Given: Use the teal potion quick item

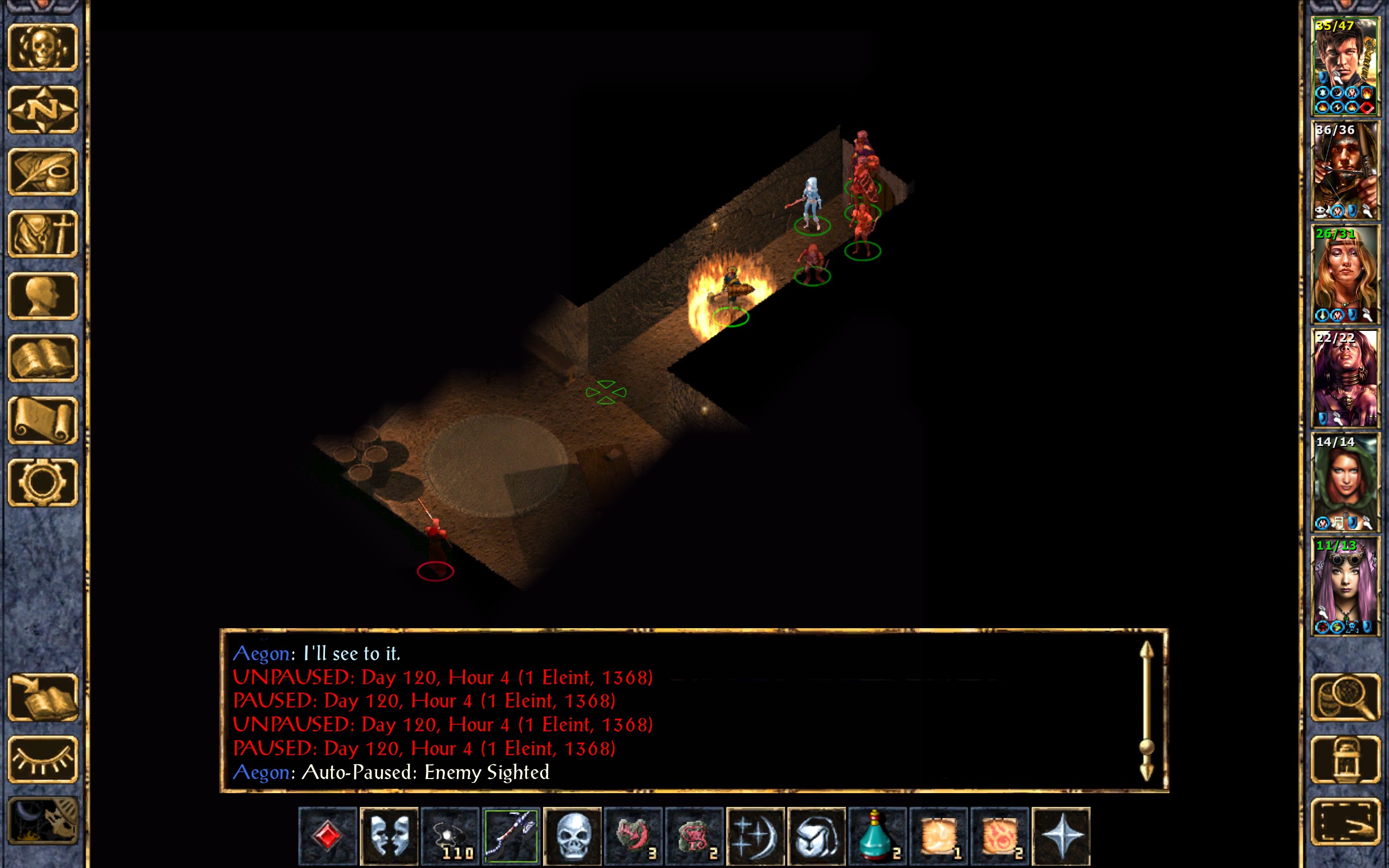Looking at the screenshot, I should [877, 835].
